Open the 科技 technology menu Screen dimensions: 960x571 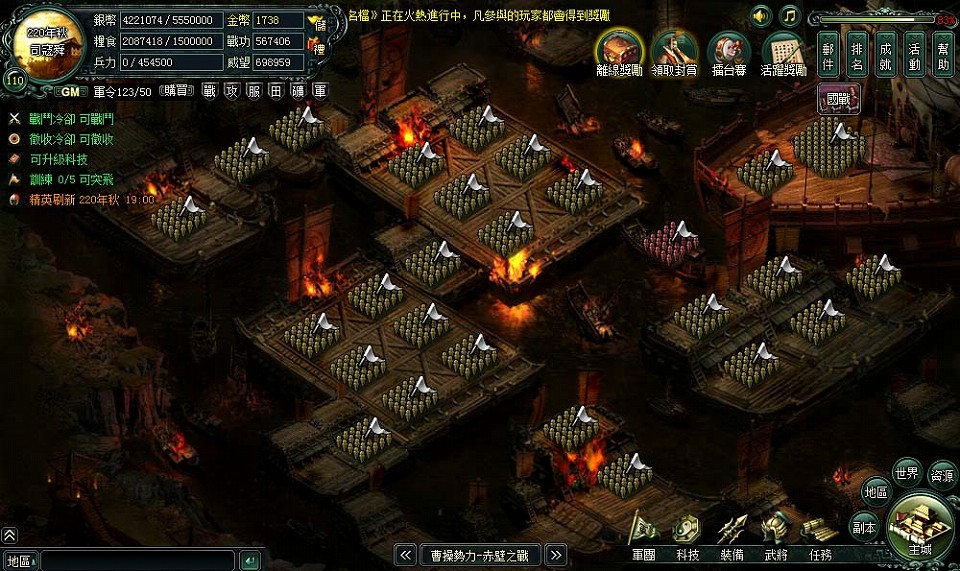point(687,533)
